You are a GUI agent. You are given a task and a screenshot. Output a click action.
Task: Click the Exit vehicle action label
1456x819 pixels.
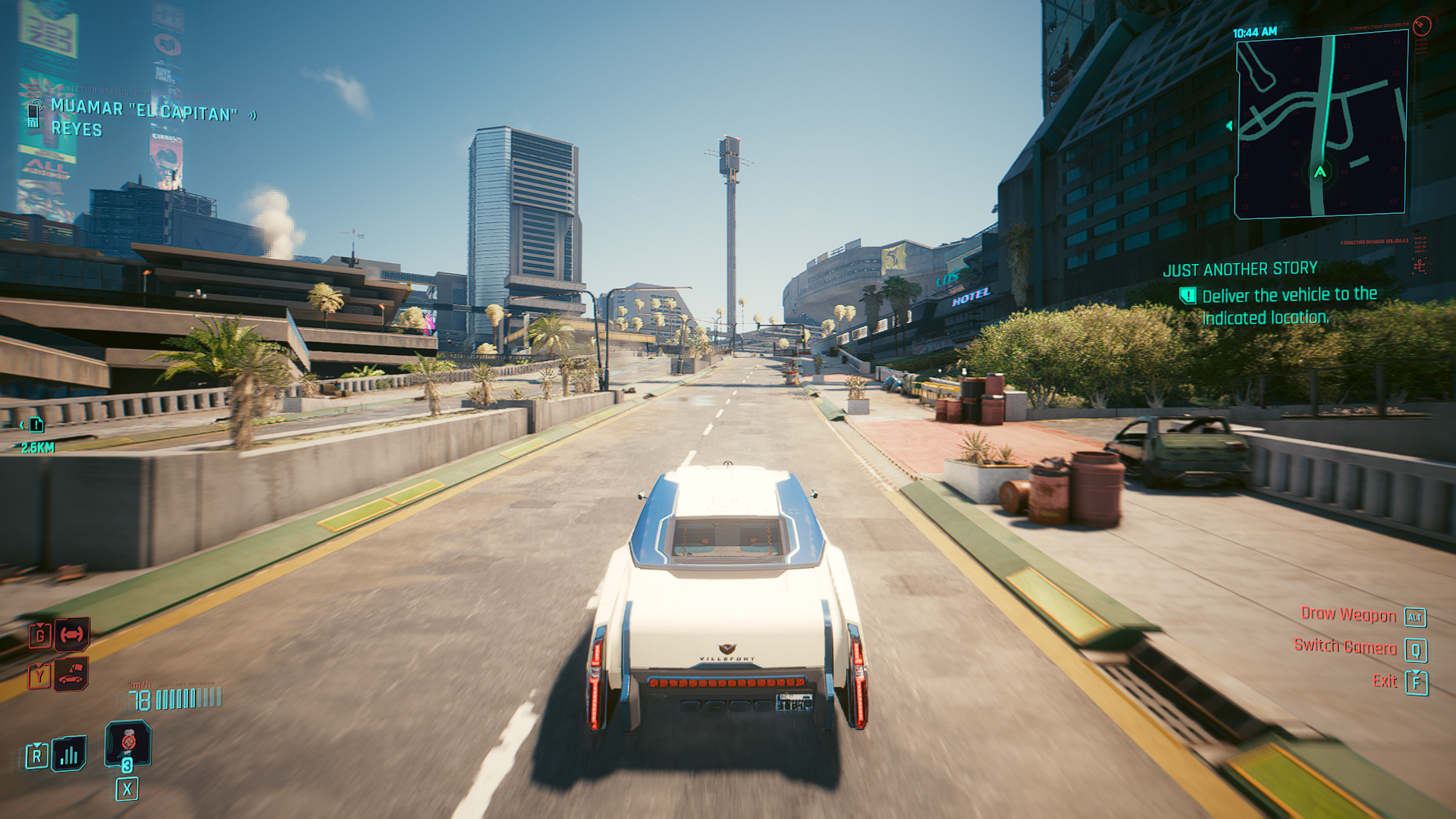pyautogui.click(x=1384, y=680)
